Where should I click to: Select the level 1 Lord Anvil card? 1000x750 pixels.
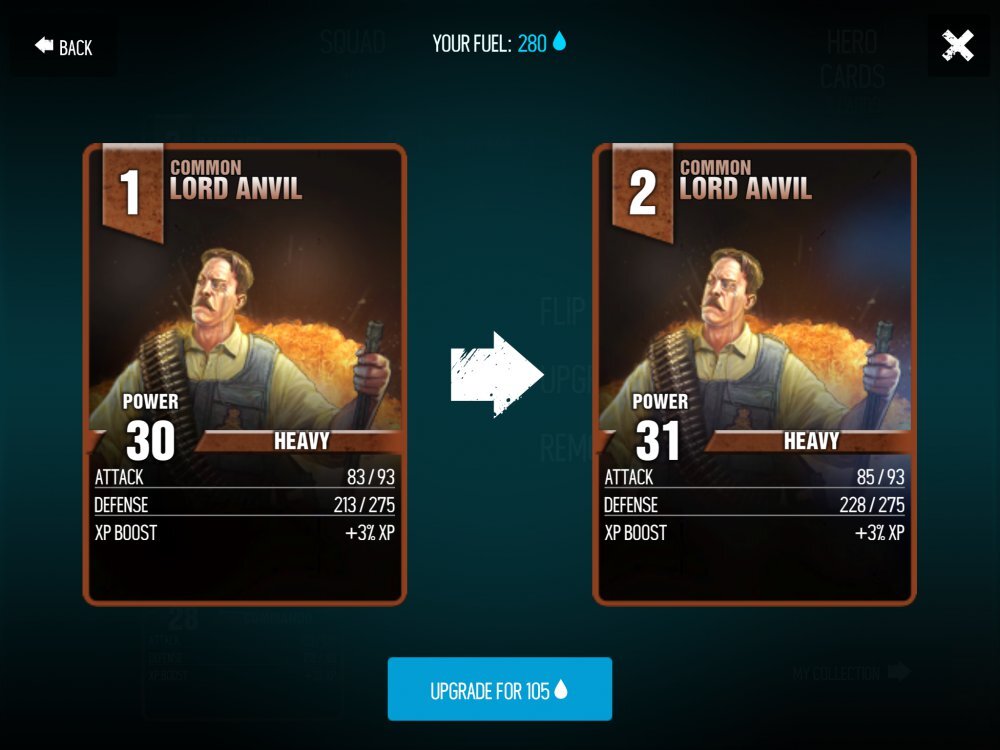[244, 375]
